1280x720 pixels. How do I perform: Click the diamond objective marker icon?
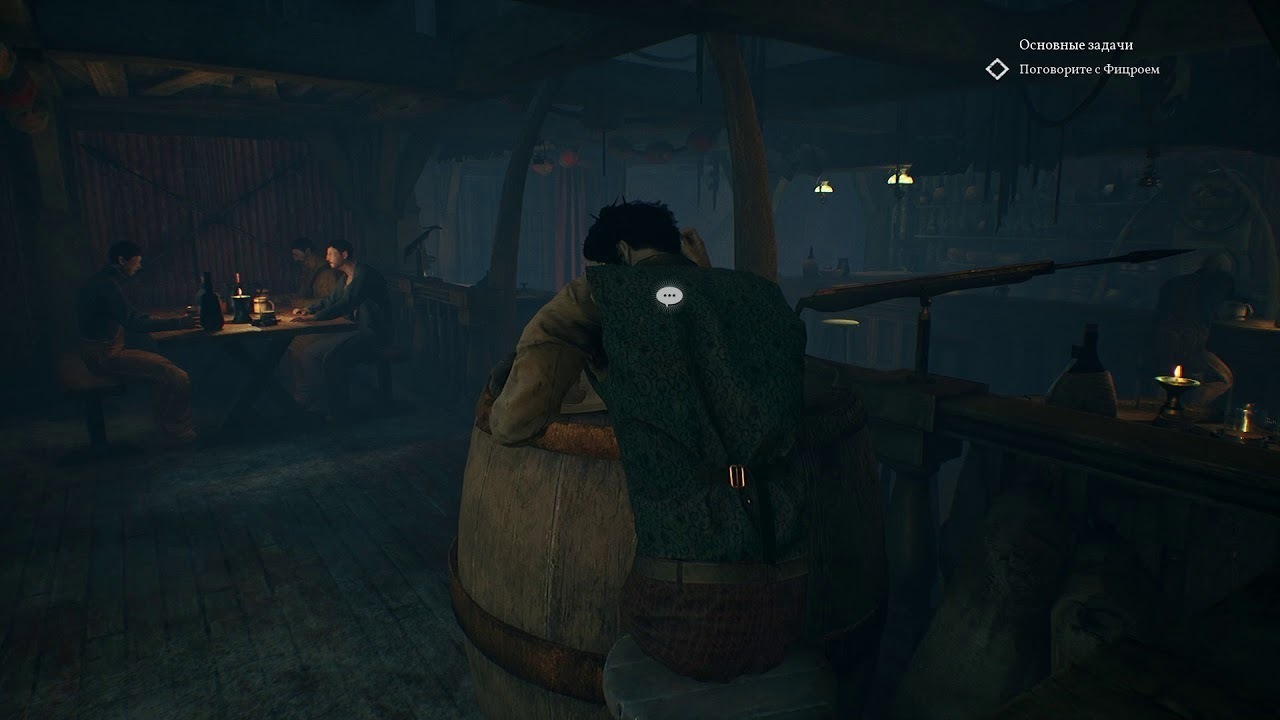tap(997, 69)
